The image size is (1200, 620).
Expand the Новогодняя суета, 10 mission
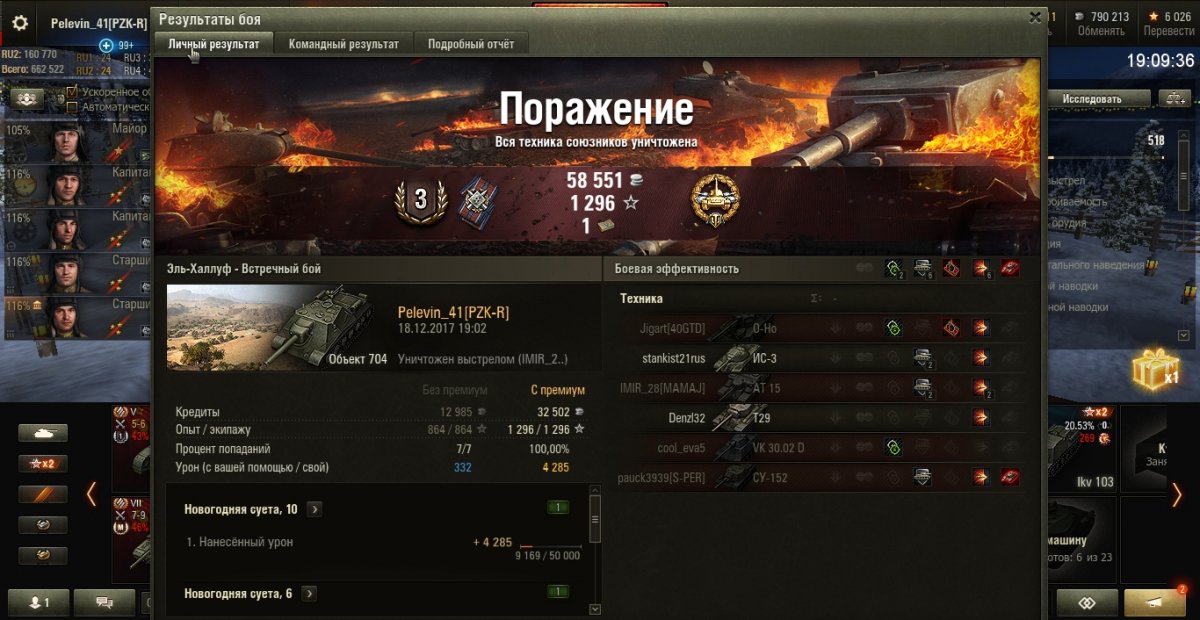click(314, 509)
